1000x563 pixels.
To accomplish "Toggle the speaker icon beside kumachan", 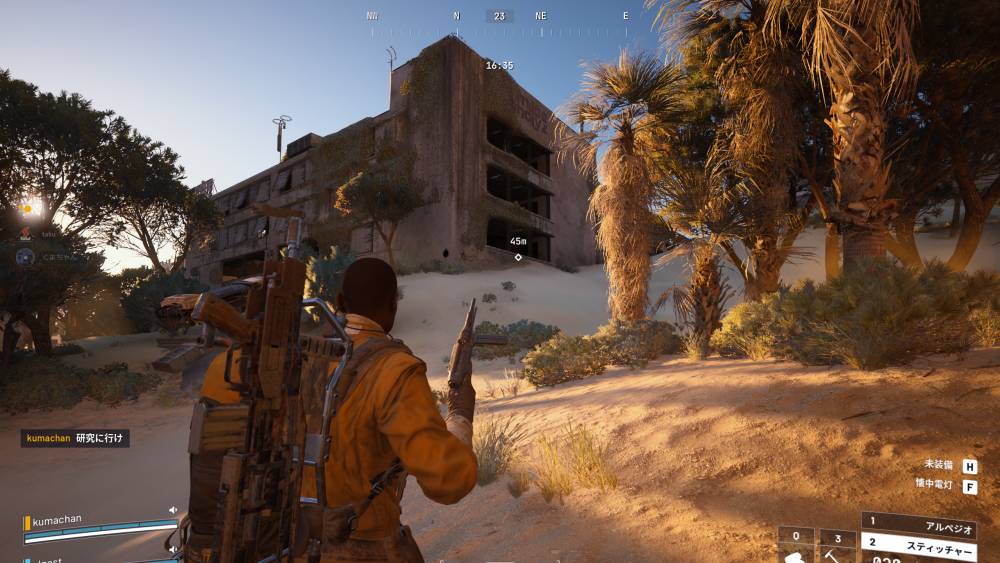I will [x=173, y=510].
